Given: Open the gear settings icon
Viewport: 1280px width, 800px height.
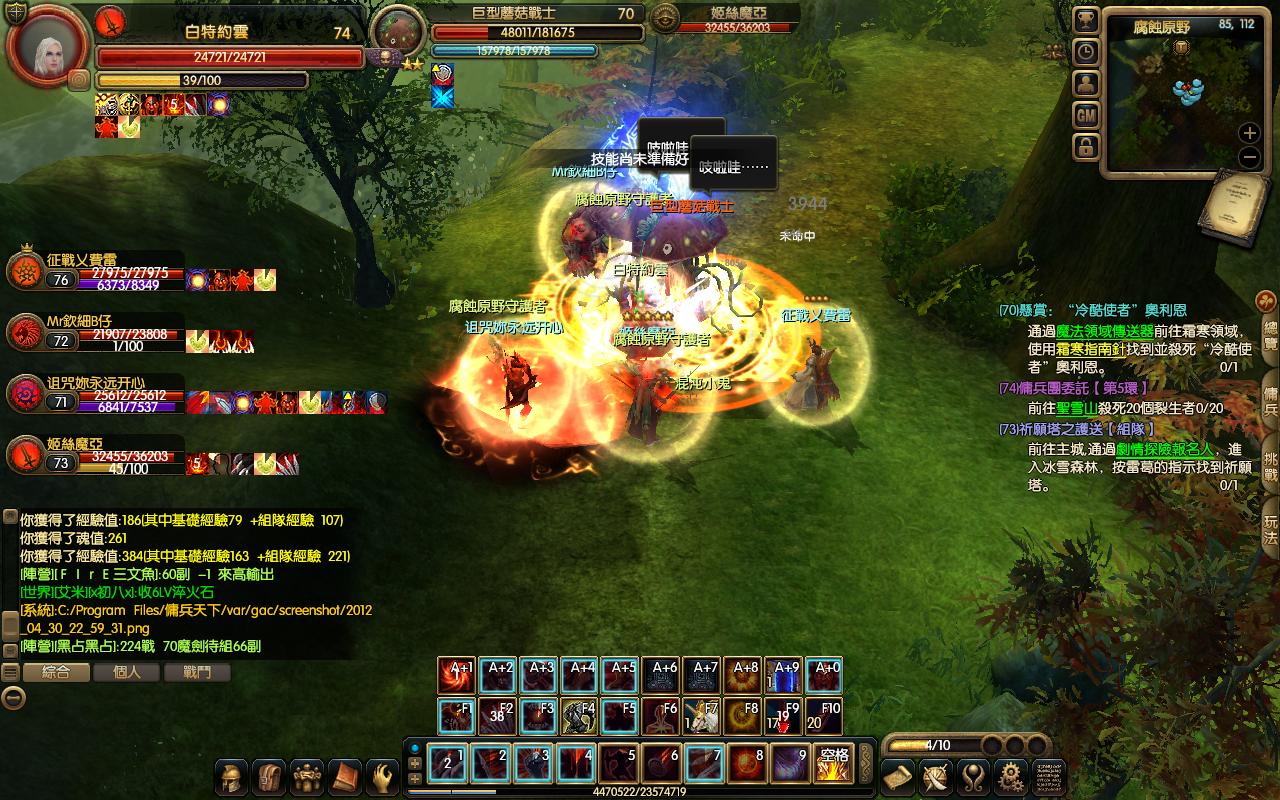Looking at the screenshot, I should [x=1012, y=777].
